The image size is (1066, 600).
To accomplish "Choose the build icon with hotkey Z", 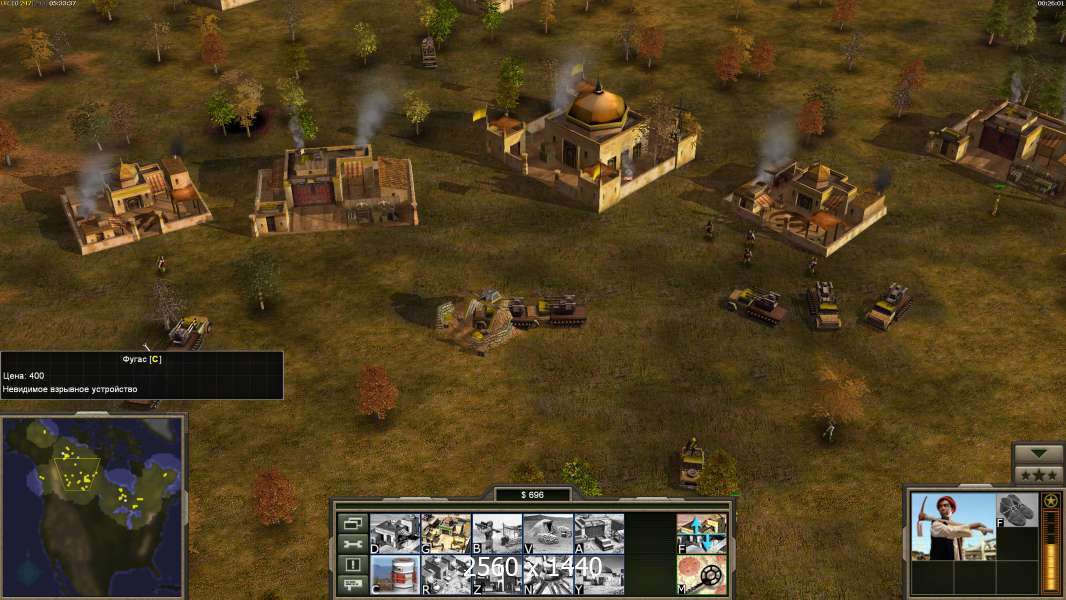I will click(496, 574).
